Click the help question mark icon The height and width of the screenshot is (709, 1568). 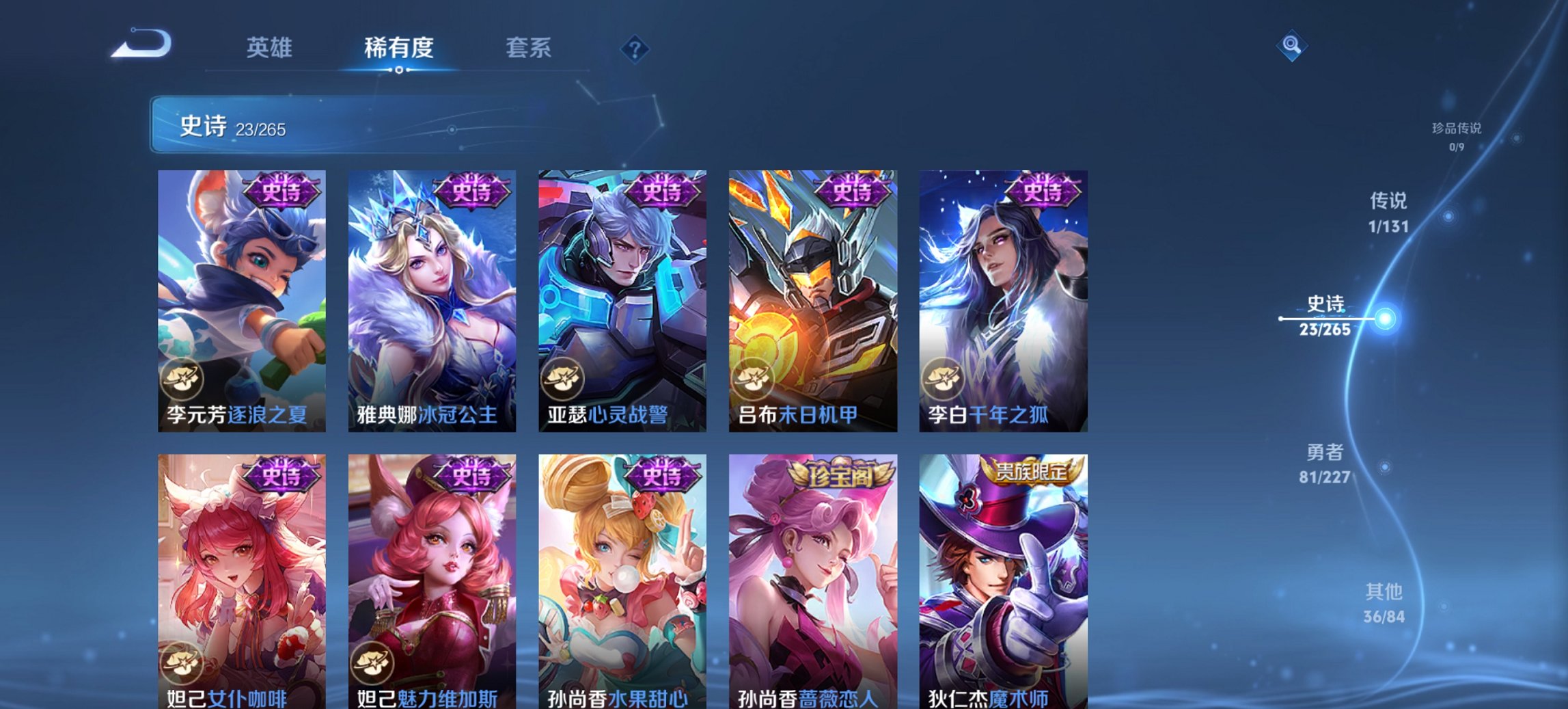tap(635, 49)
